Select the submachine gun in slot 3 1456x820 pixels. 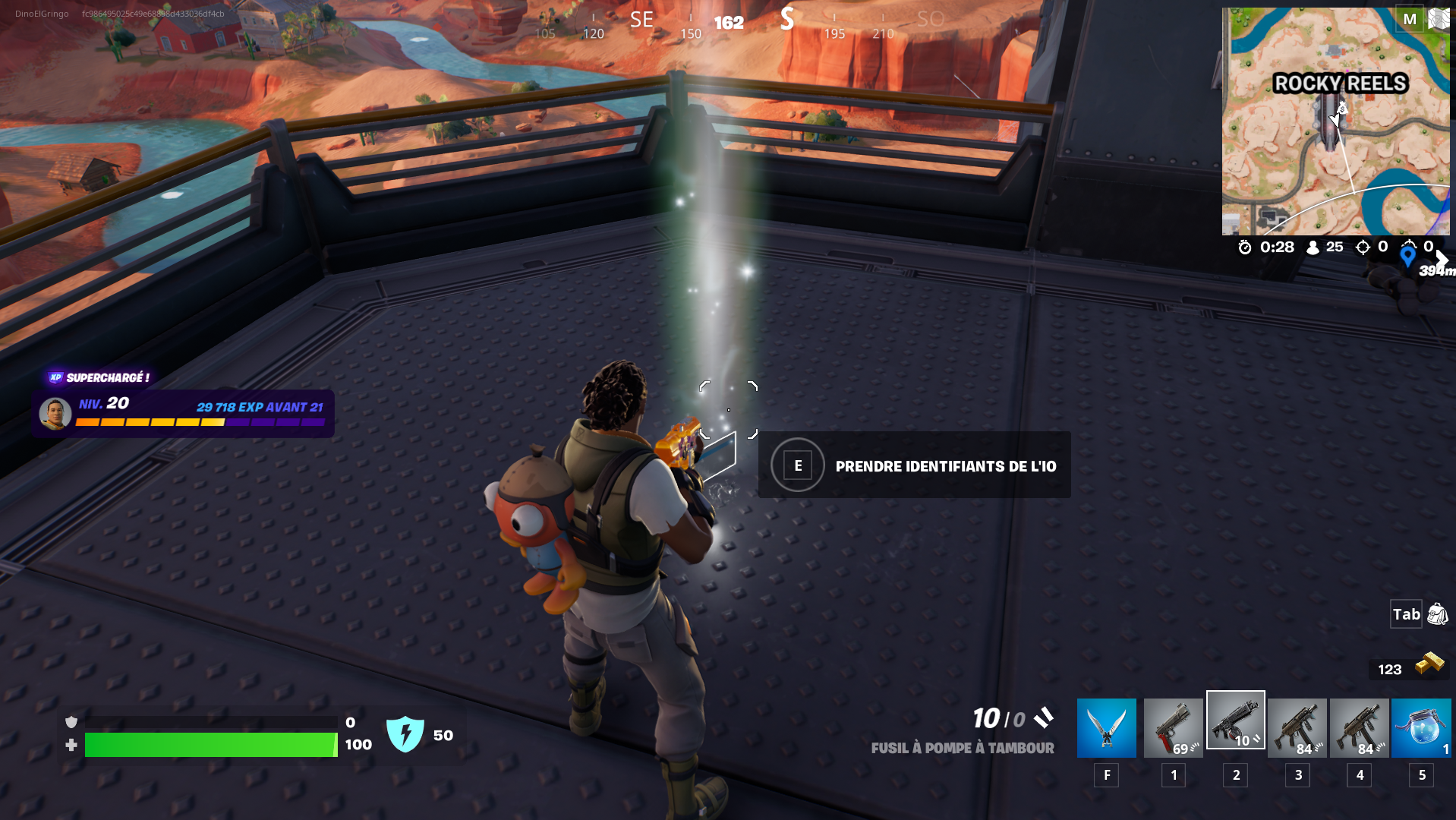pos(1297,727)
